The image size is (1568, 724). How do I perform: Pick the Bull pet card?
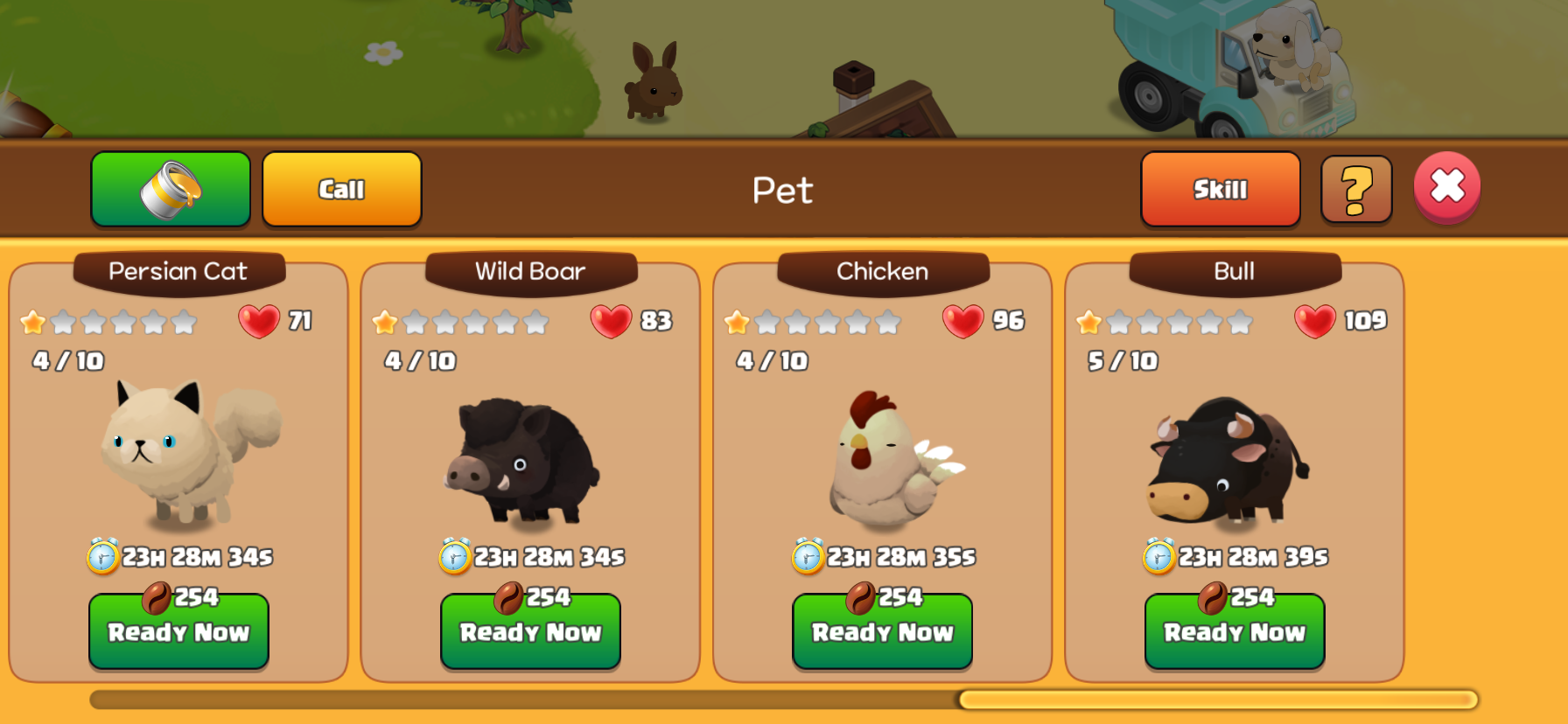tap(1234, 446)
